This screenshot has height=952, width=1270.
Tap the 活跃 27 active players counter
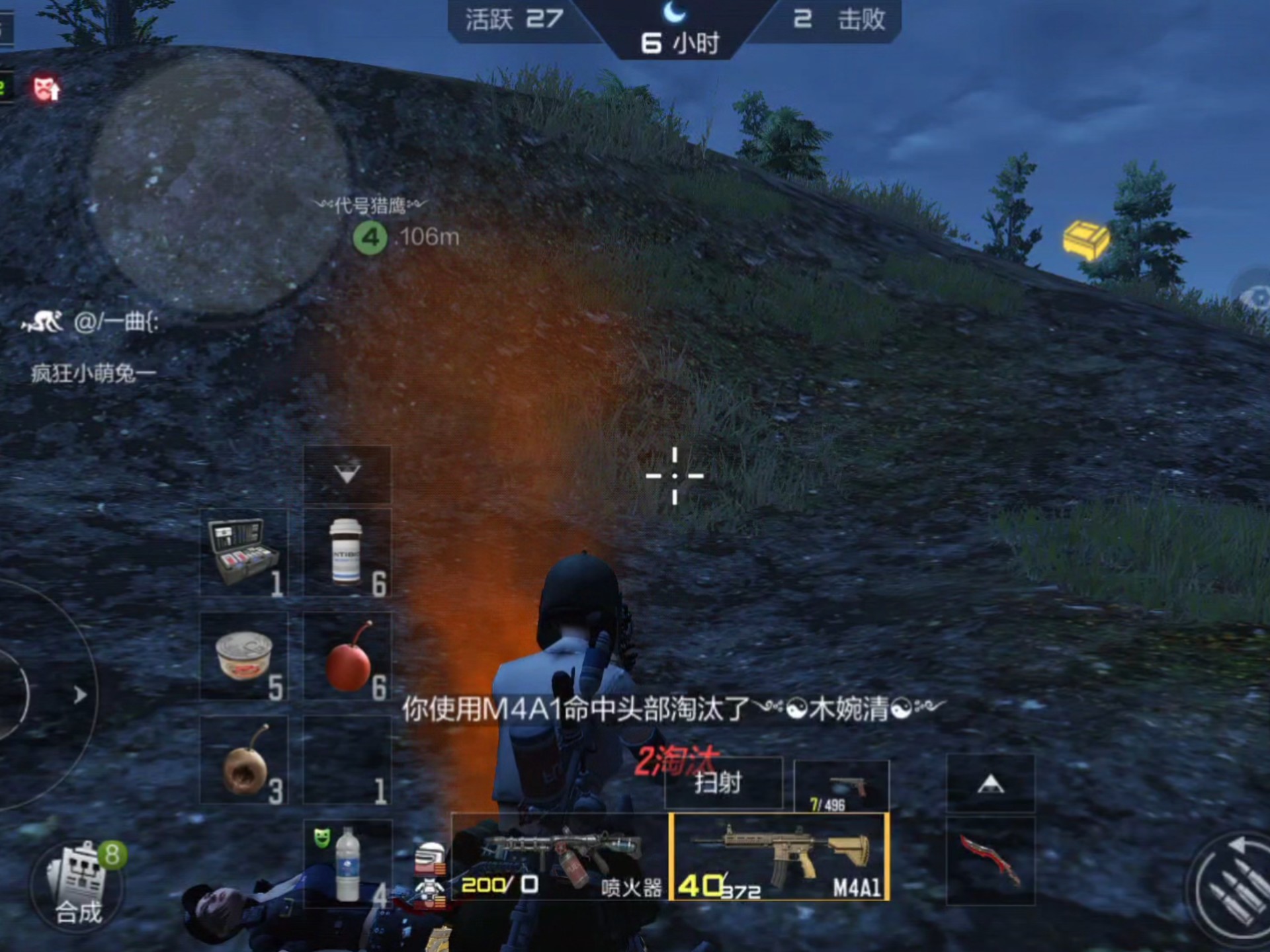(513, 20)
